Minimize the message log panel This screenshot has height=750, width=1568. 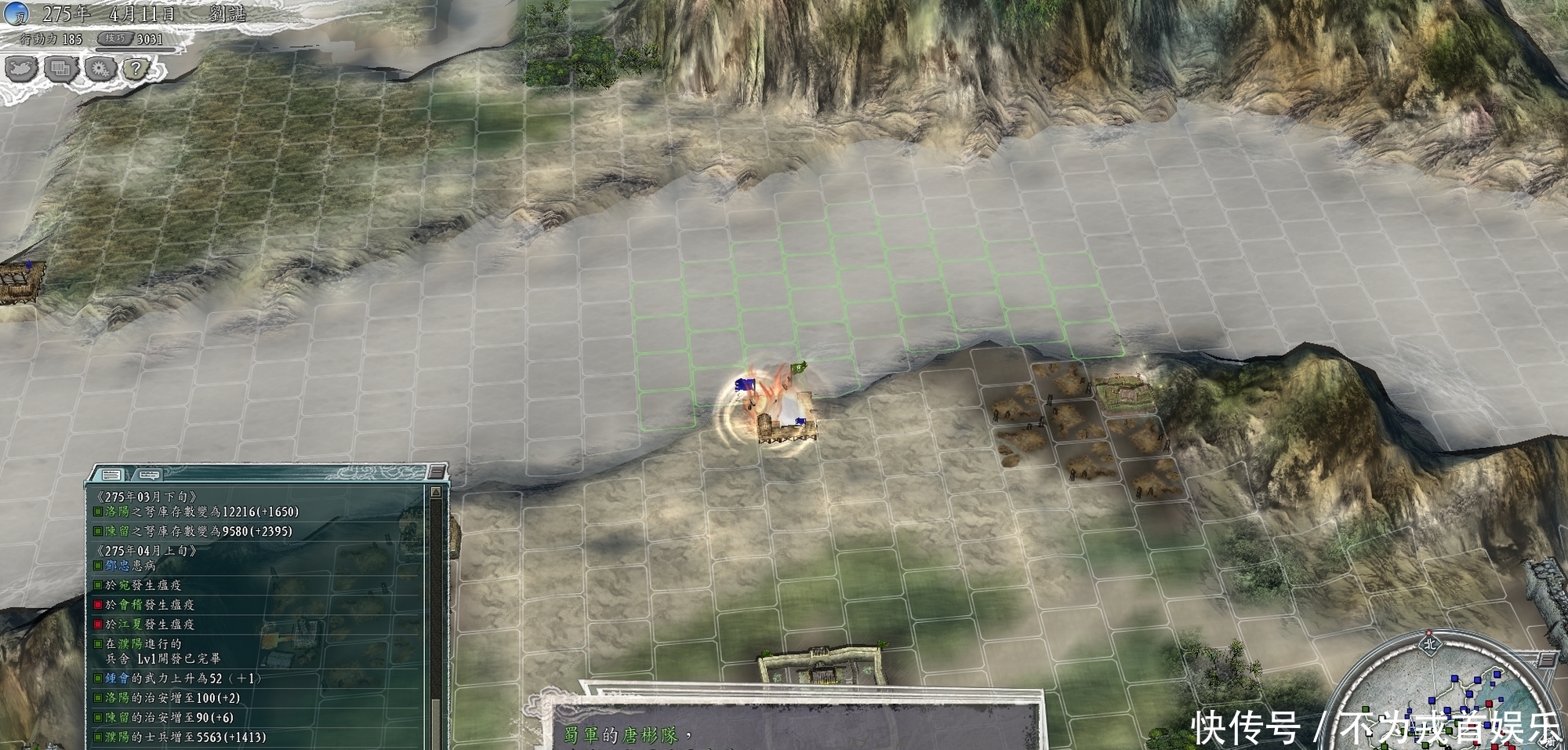[437, 472]
